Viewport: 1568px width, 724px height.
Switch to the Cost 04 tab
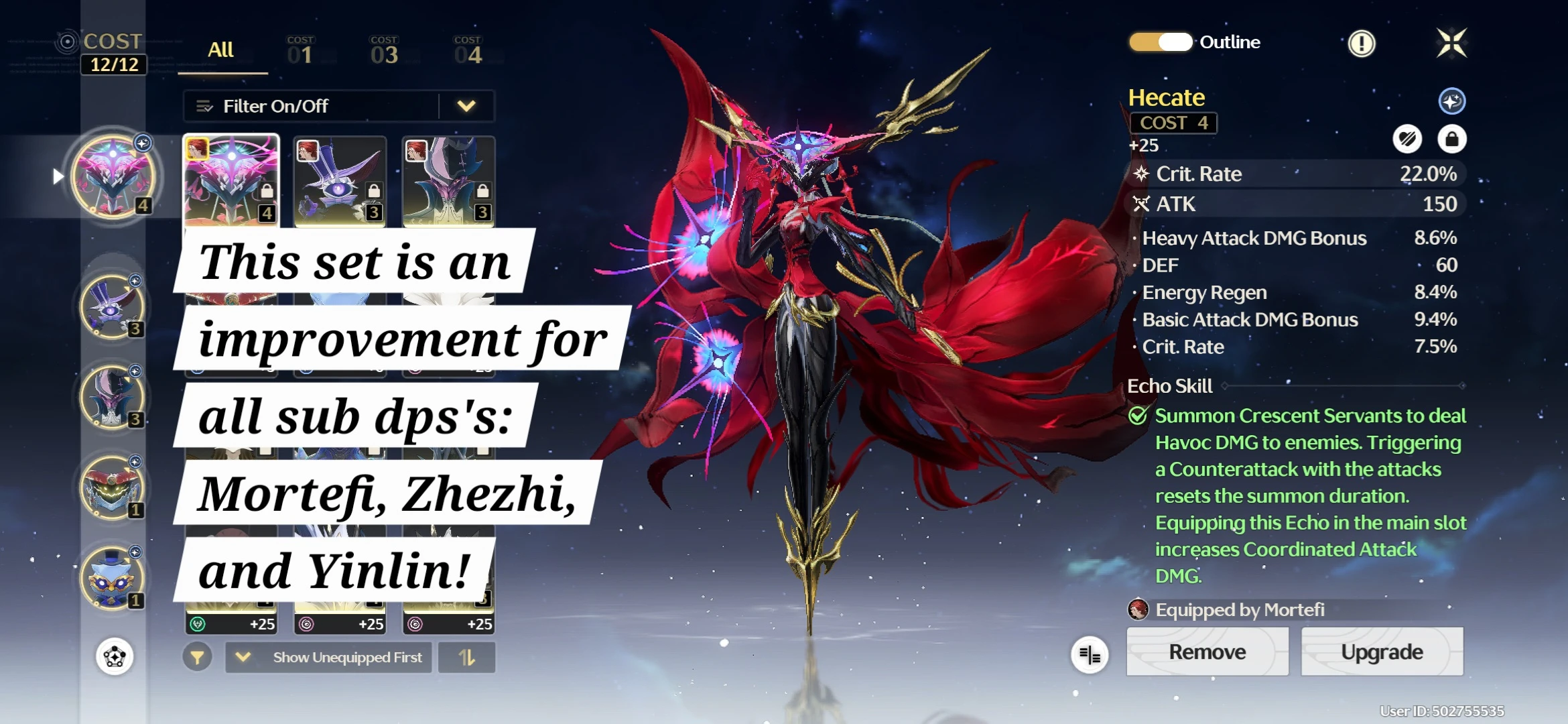pos(468,50)
